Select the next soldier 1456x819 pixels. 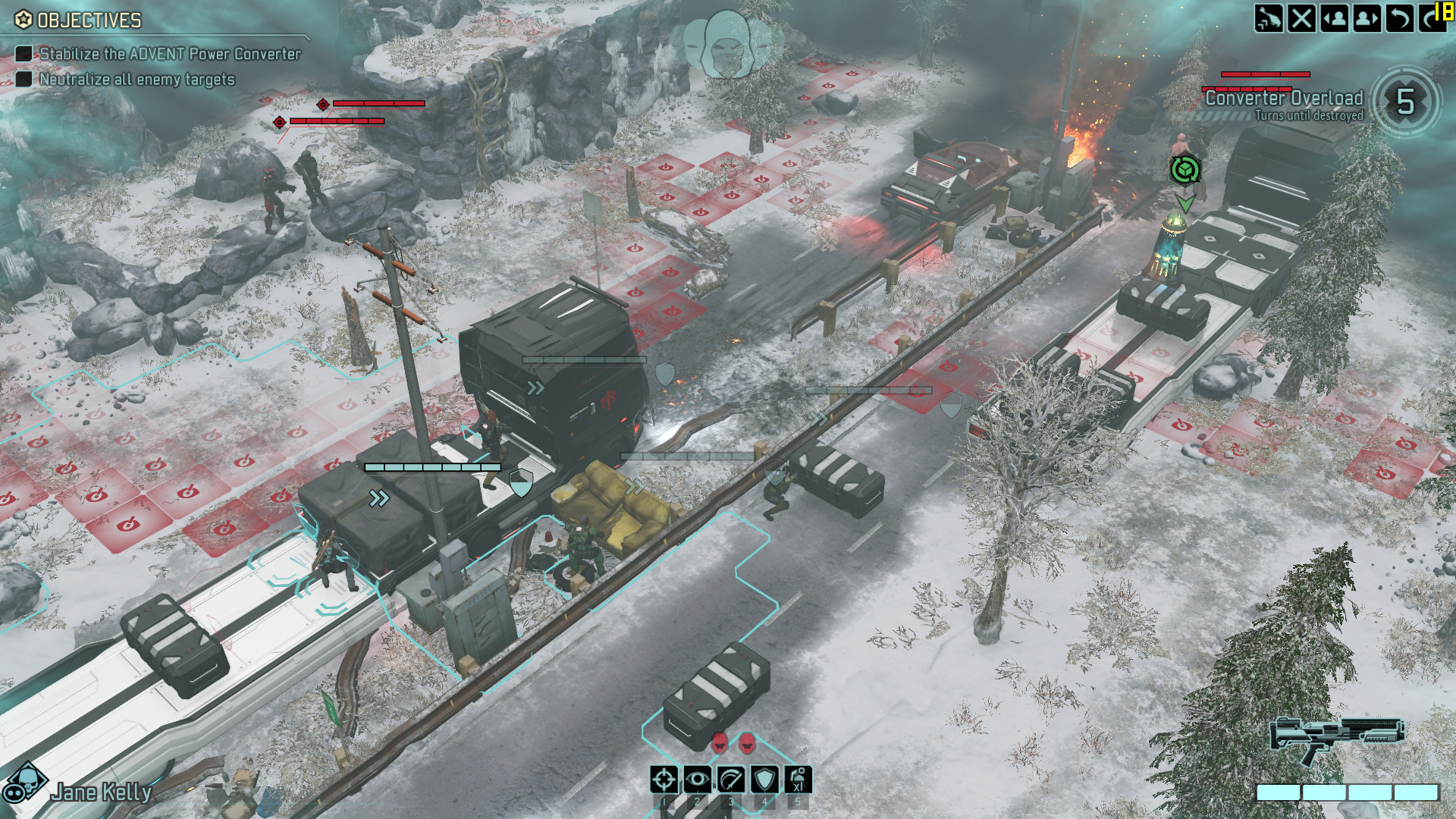(x=1367, y=18)
